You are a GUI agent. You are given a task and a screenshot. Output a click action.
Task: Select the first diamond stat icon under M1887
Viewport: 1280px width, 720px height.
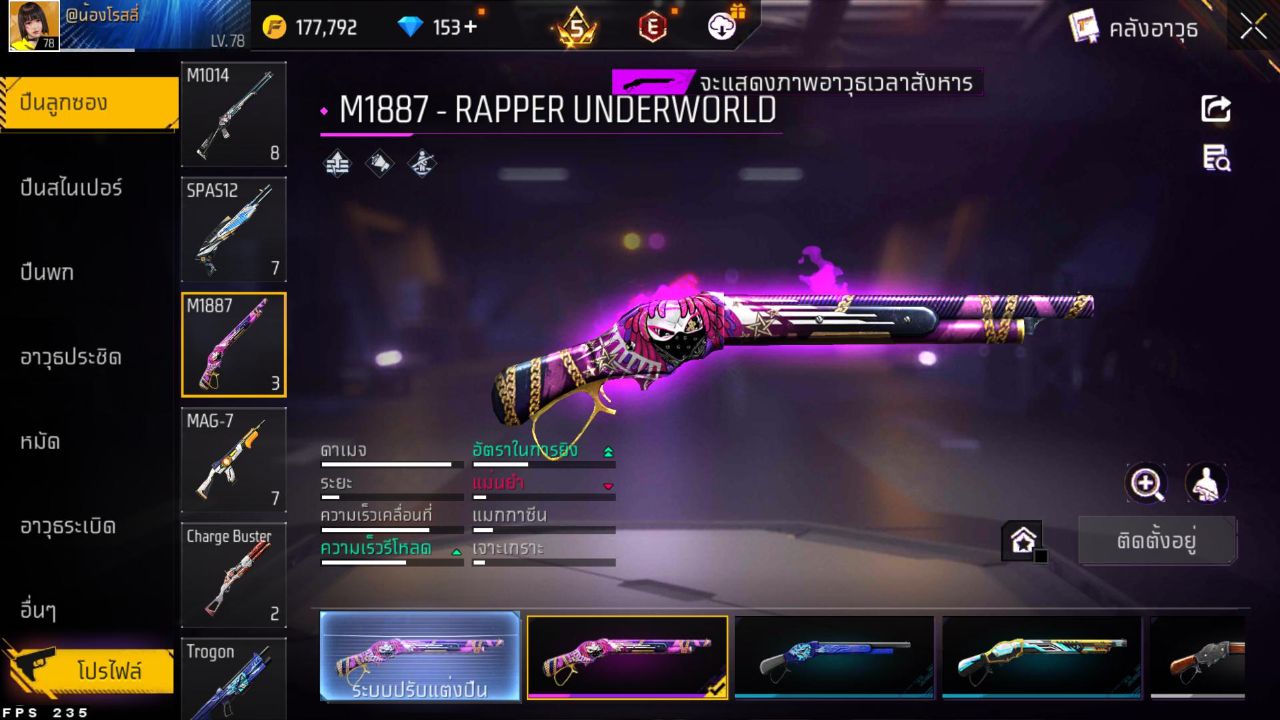click(x=337, y=163)
